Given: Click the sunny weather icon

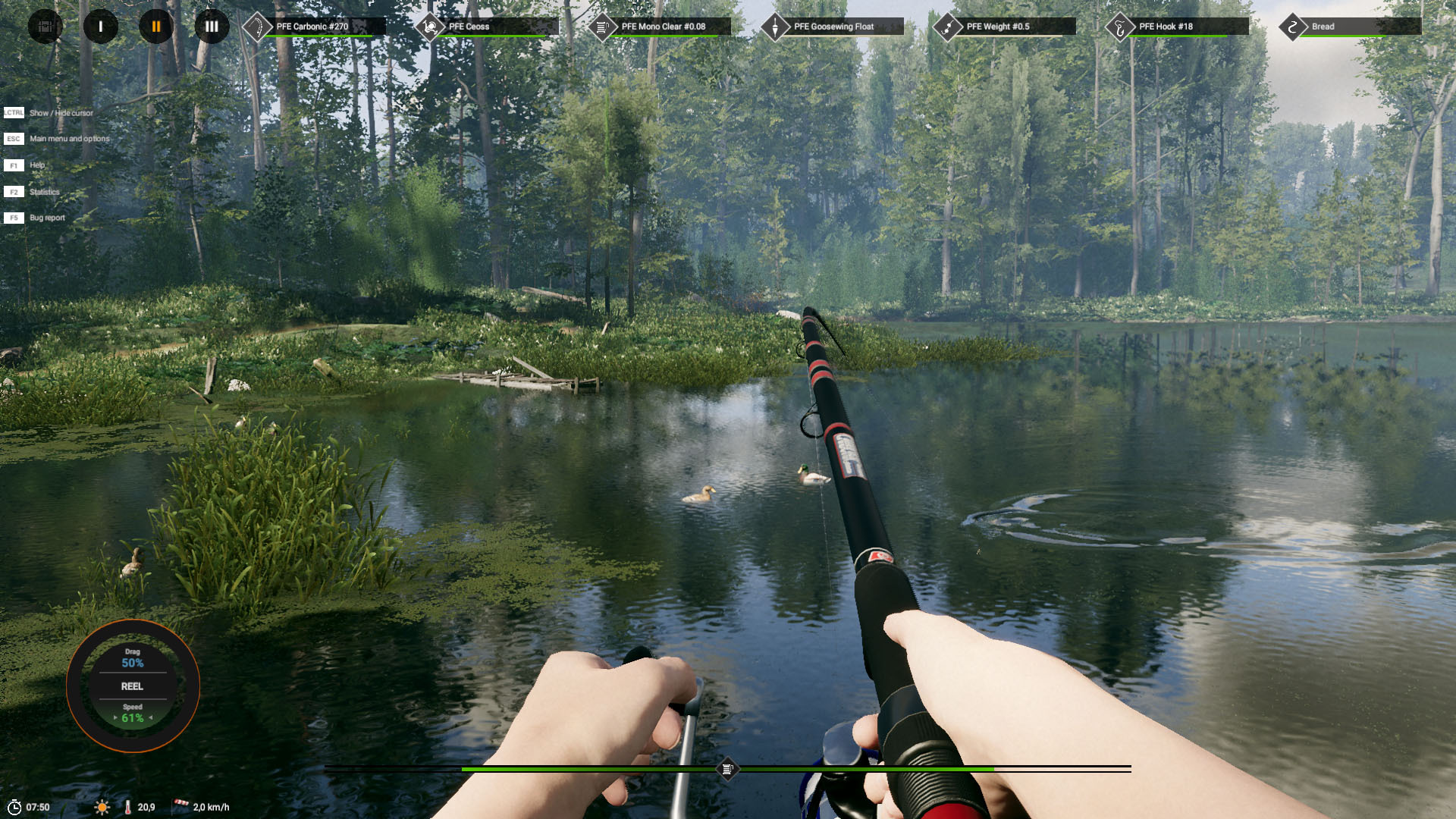Looking at the screenshot, I should [101, 807].
